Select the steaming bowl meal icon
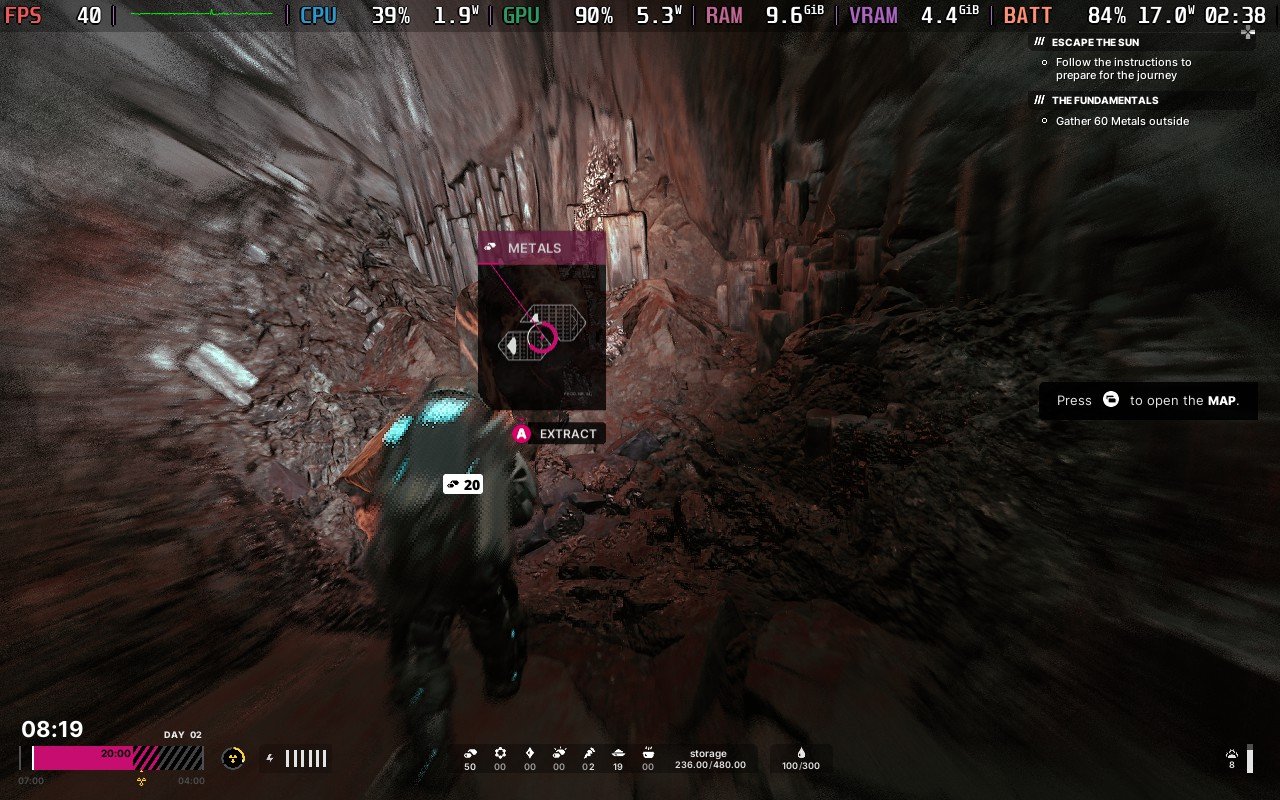 [648, 753]
